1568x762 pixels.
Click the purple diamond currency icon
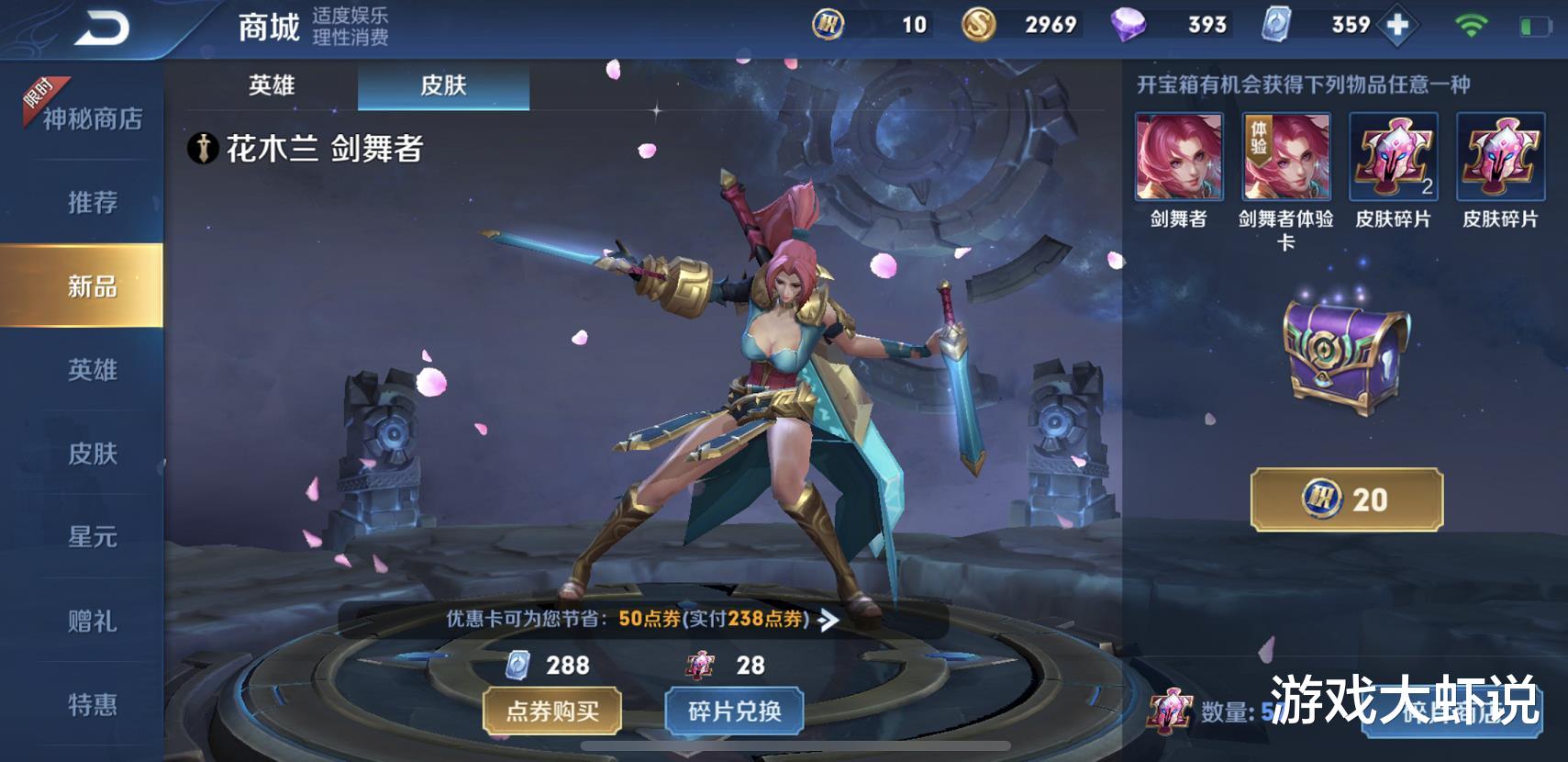click(1128, 24)
